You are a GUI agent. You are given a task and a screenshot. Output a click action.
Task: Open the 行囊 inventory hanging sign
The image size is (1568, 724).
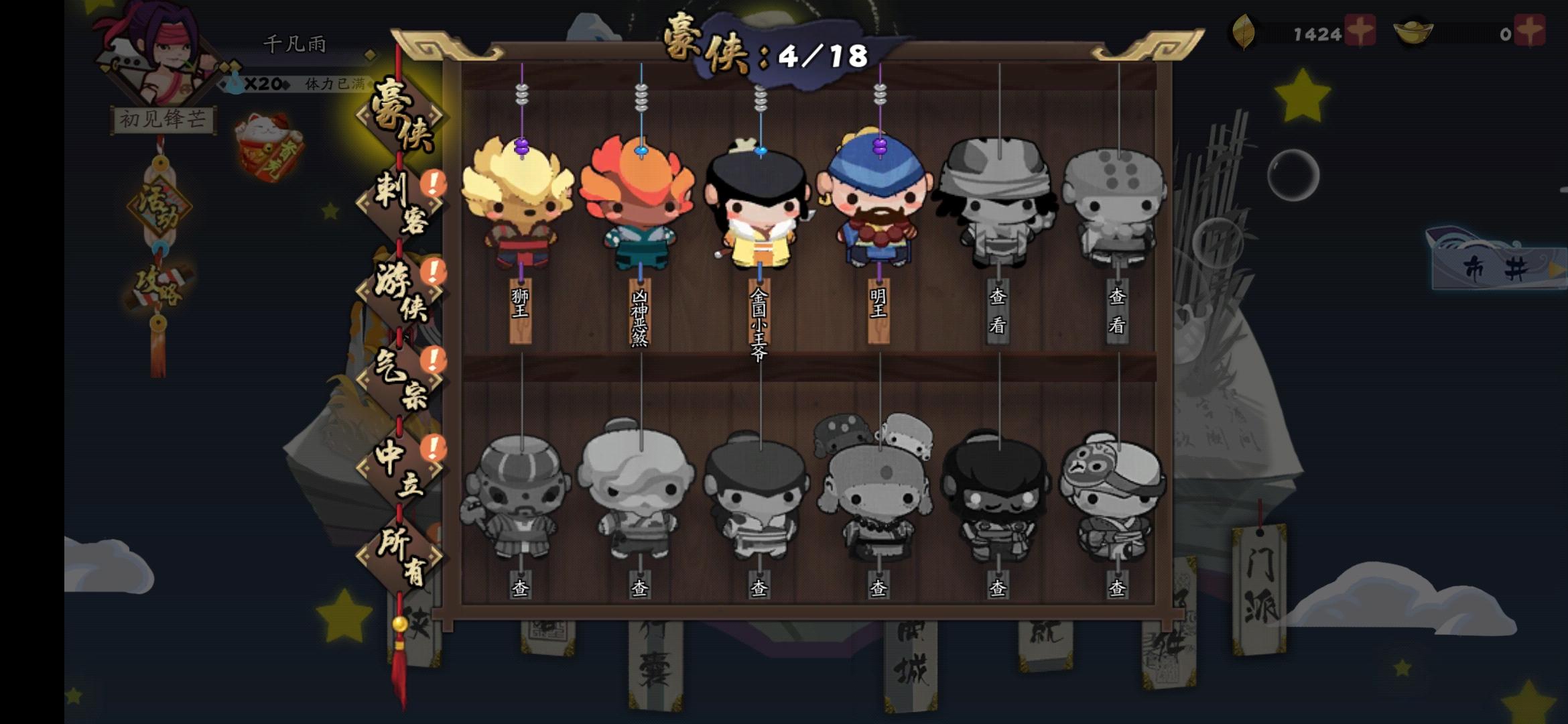click(x=653, y=664)
